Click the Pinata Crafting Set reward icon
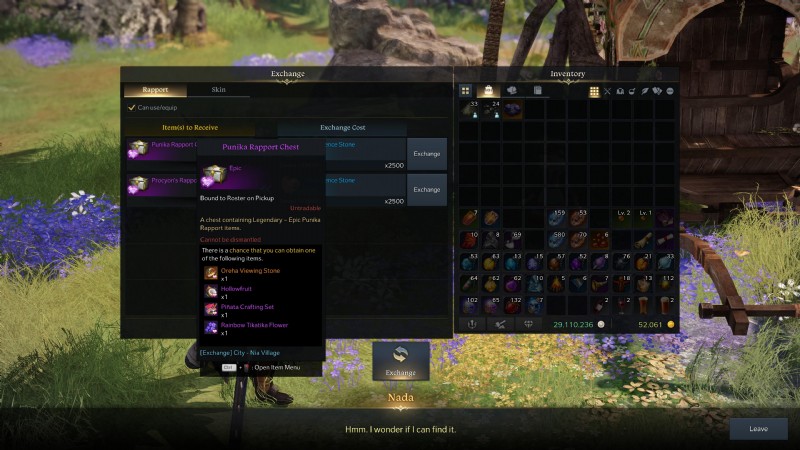The width and height of the screenshot is (800, 450). tap(211, 309)
